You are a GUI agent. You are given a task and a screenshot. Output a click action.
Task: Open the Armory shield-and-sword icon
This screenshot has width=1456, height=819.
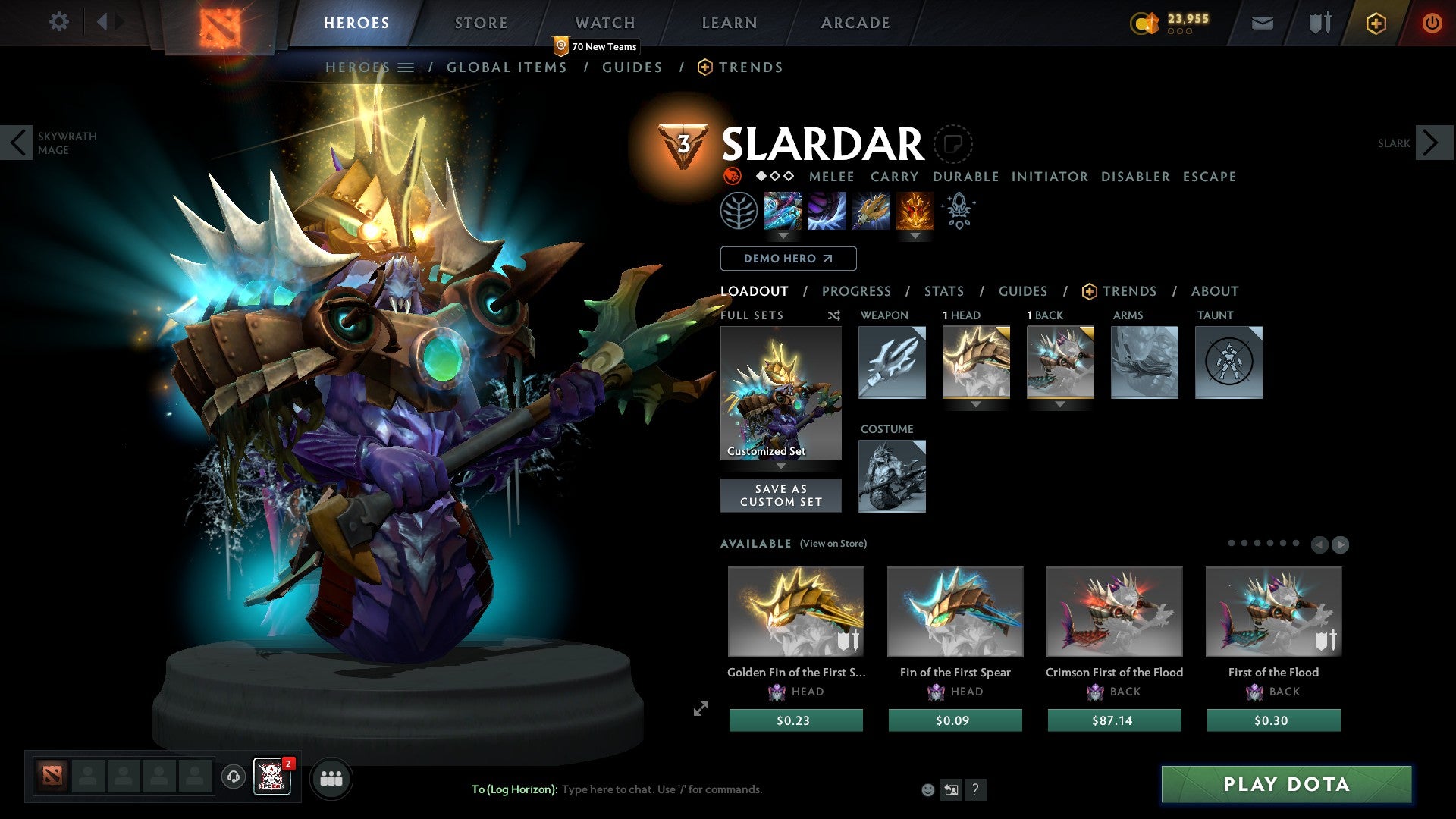(x=1318, y=23)
